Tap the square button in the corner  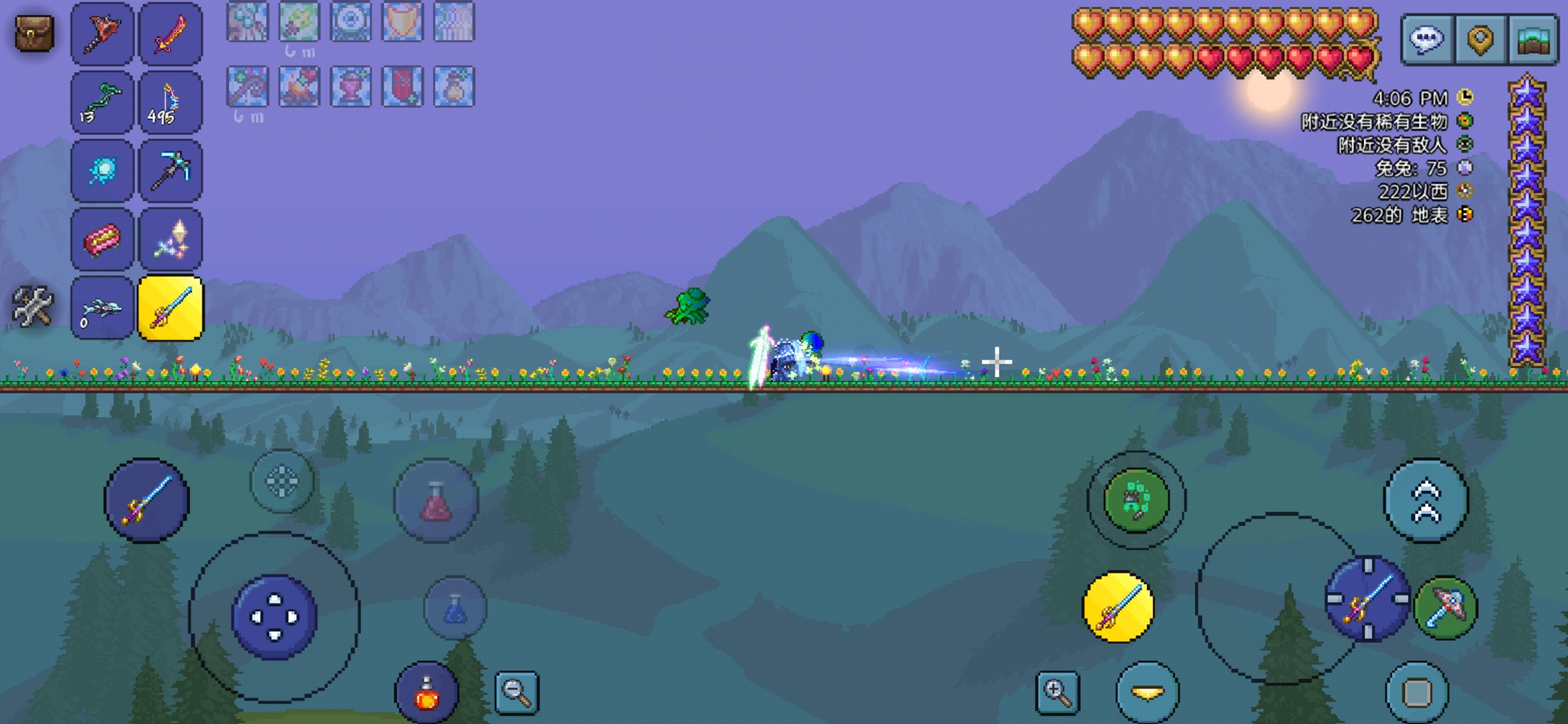click(x=1417, y=692)
